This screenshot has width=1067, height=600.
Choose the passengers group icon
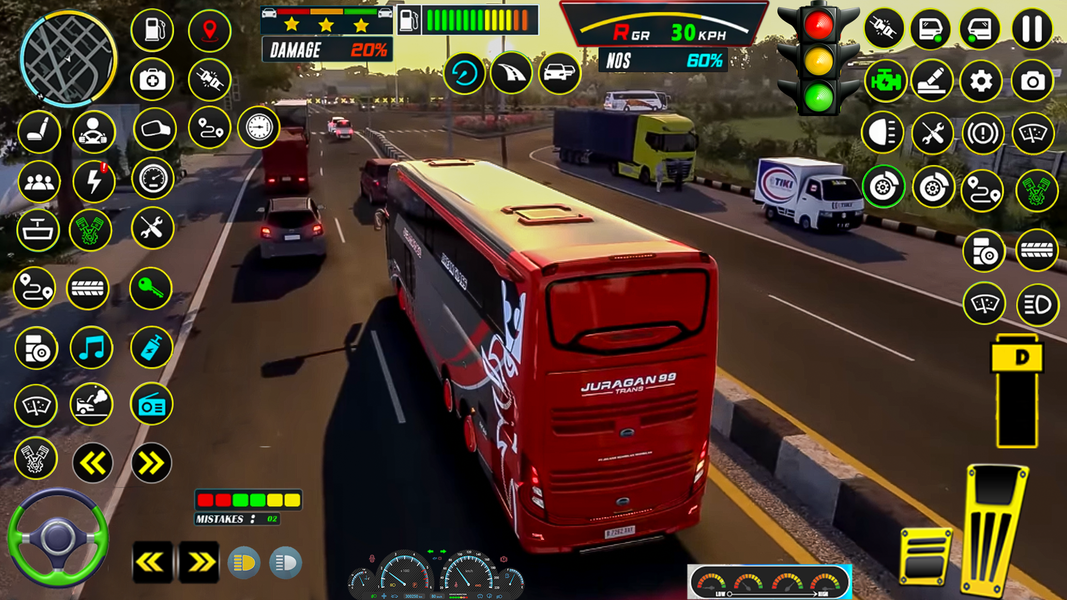pos(39,182)
